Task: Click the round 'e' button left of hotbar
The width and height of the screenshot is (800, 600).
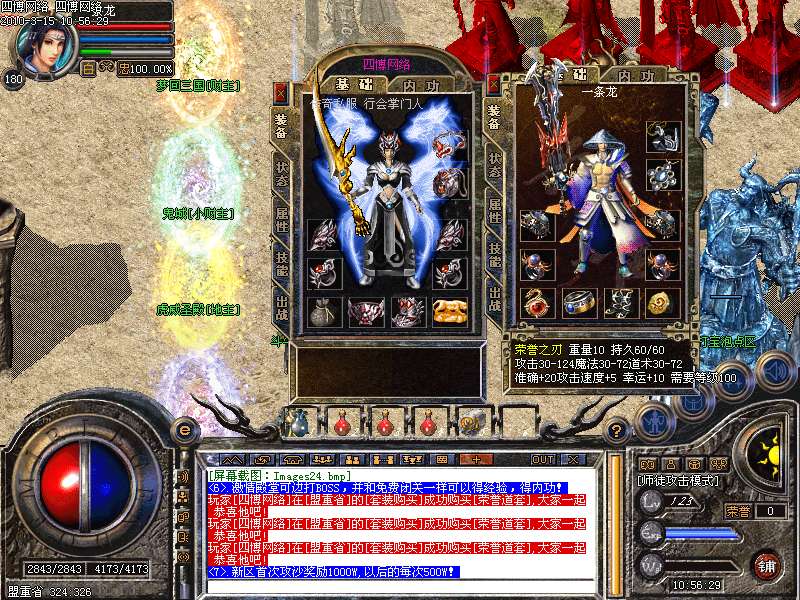Action: coord(184,430)
